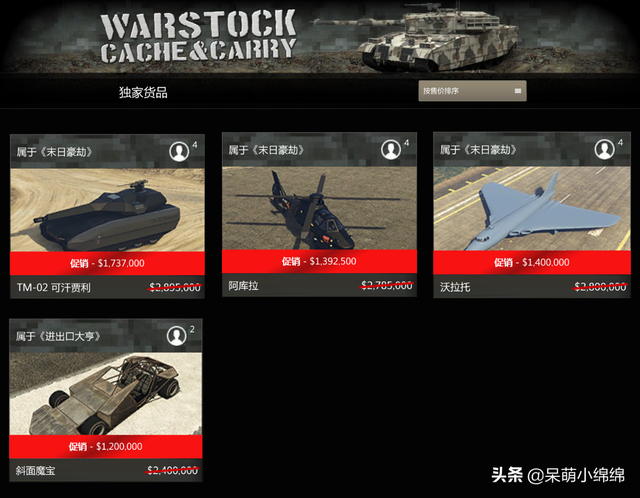Click the Volatol $1,400,000 sale banner
640x498 pixels.
tap(530, 262)
